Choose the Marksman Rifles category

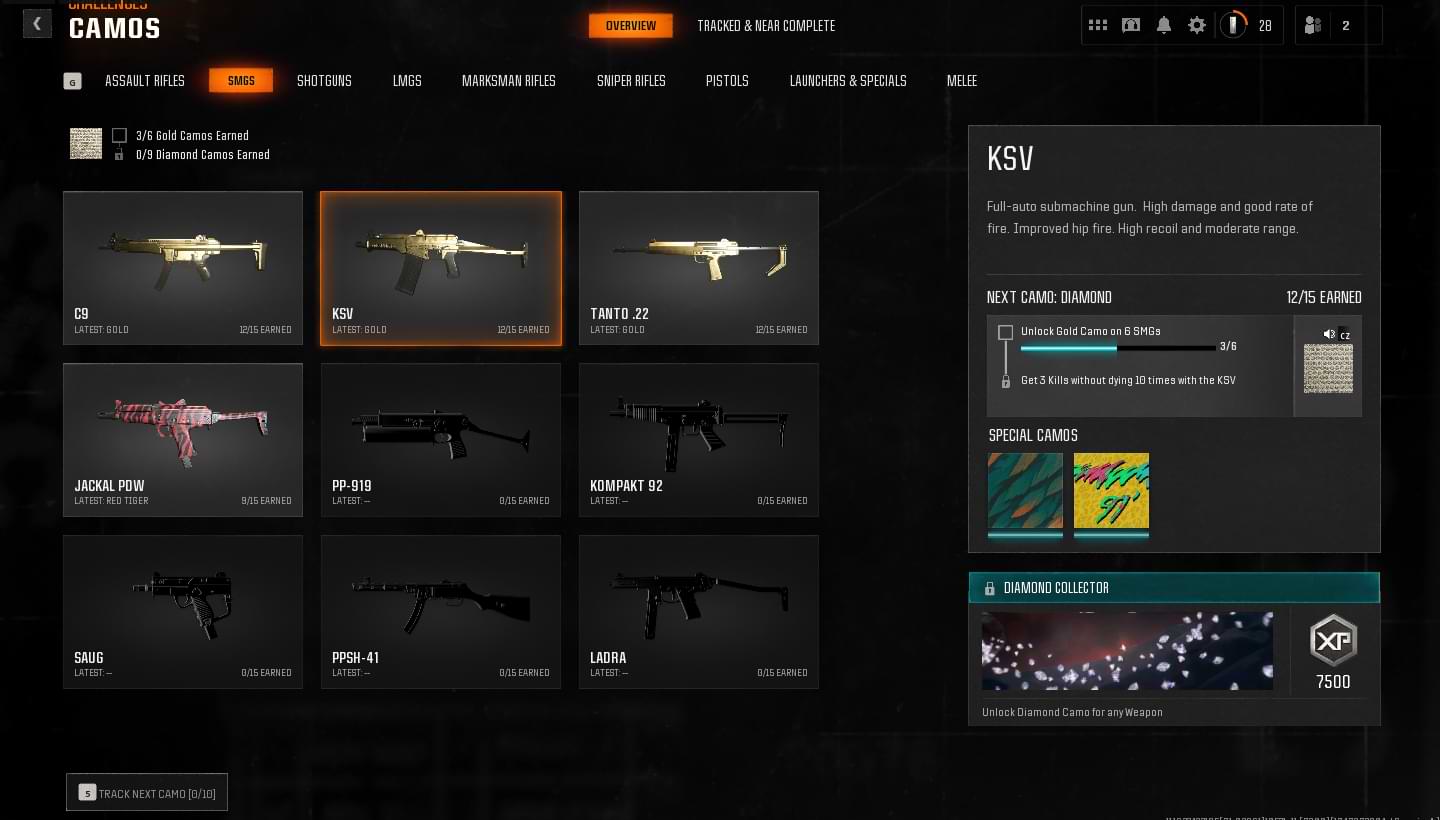(508, 81)
